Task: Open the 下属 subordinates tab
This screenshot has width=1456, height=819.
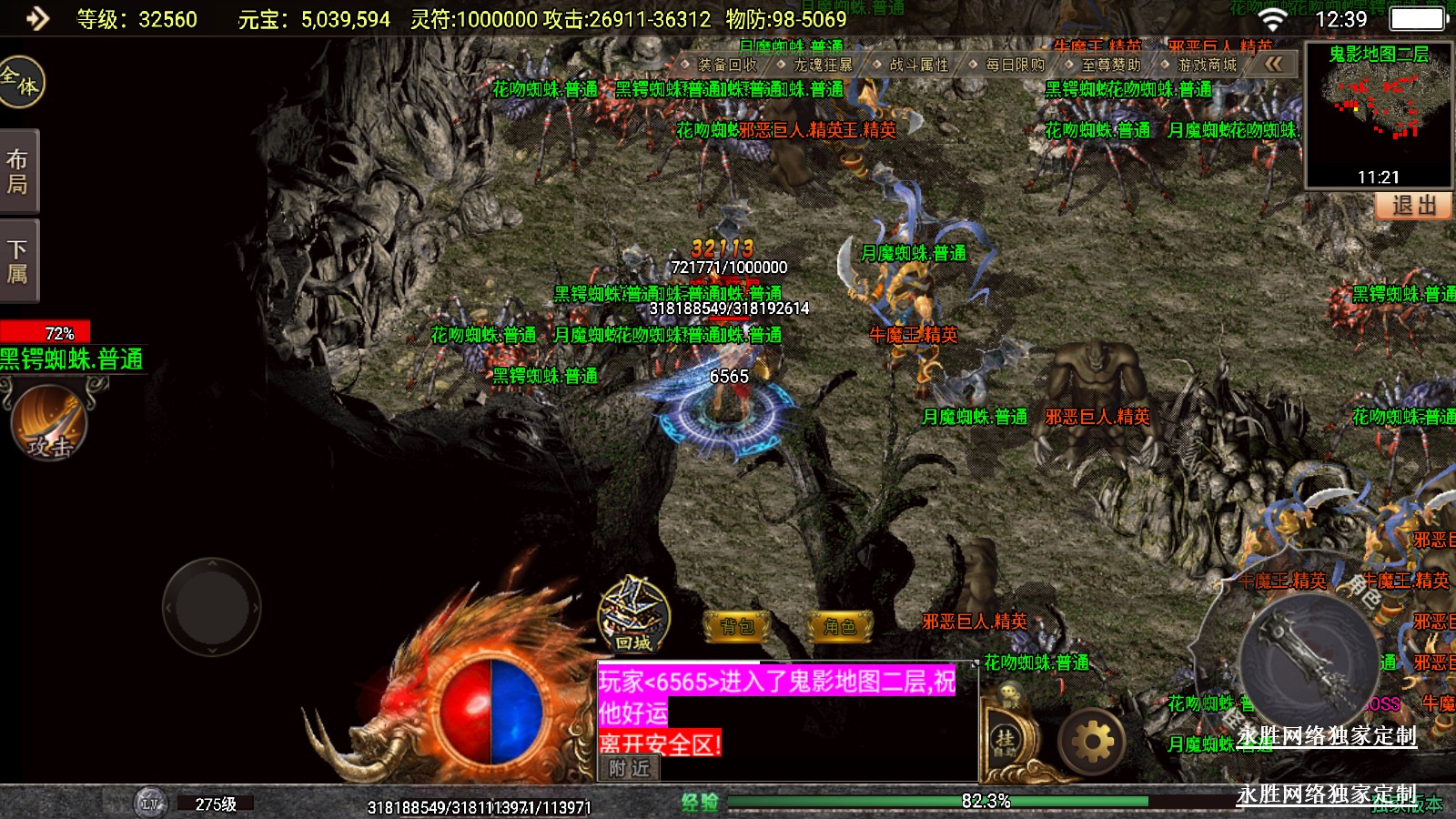Action: 18,261
